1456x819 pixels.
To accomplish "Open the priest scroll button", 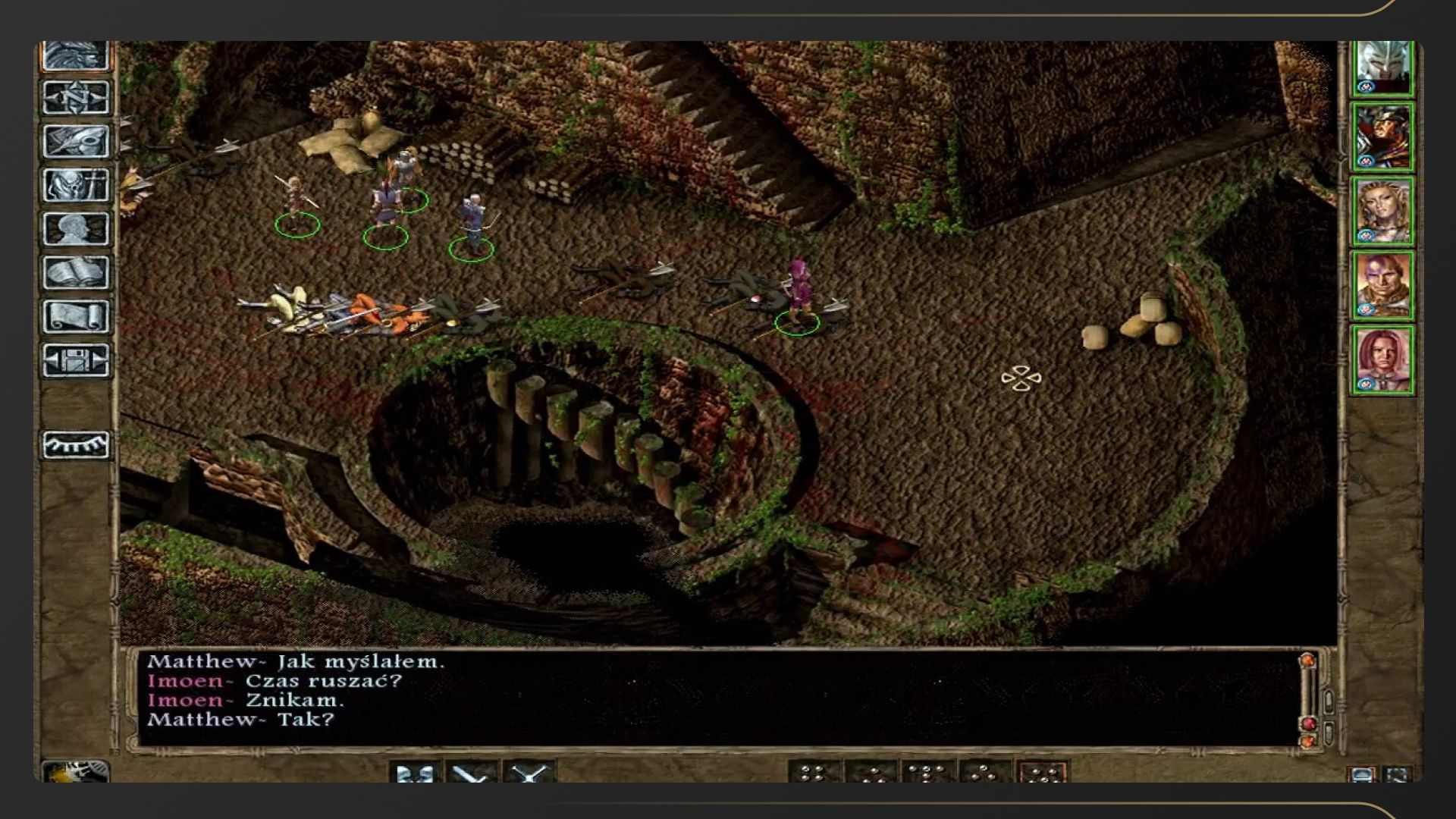I will [76, 316].
